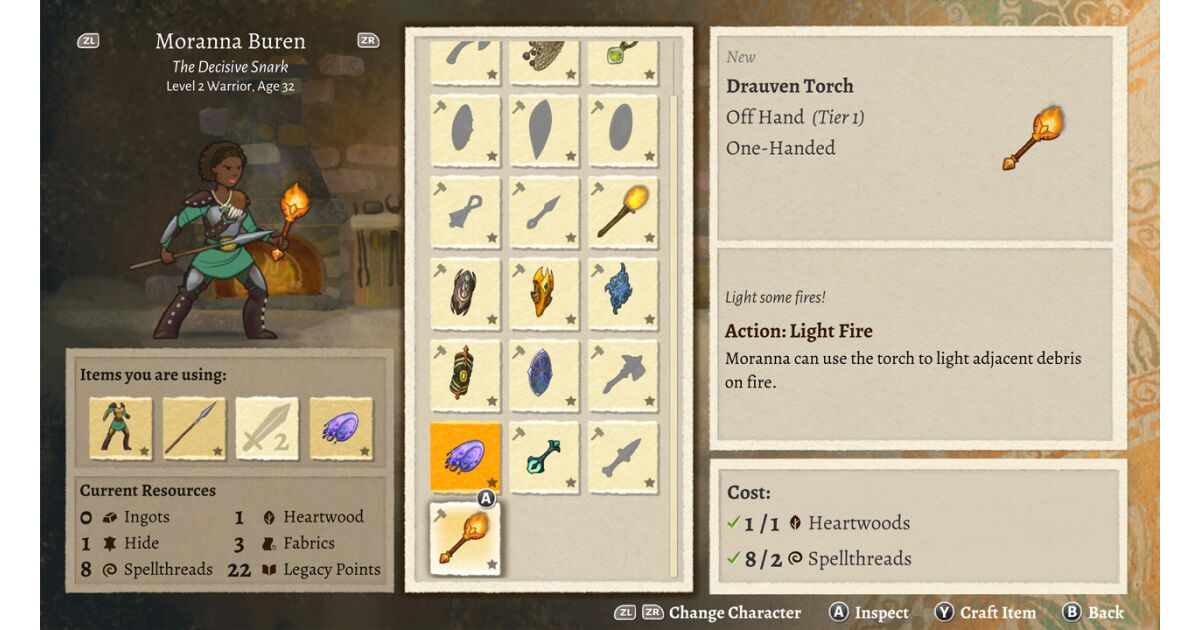Screen dimensions: 1200x630
Task: Choose the dark round shield tile
Action: [x=465, y=294]
